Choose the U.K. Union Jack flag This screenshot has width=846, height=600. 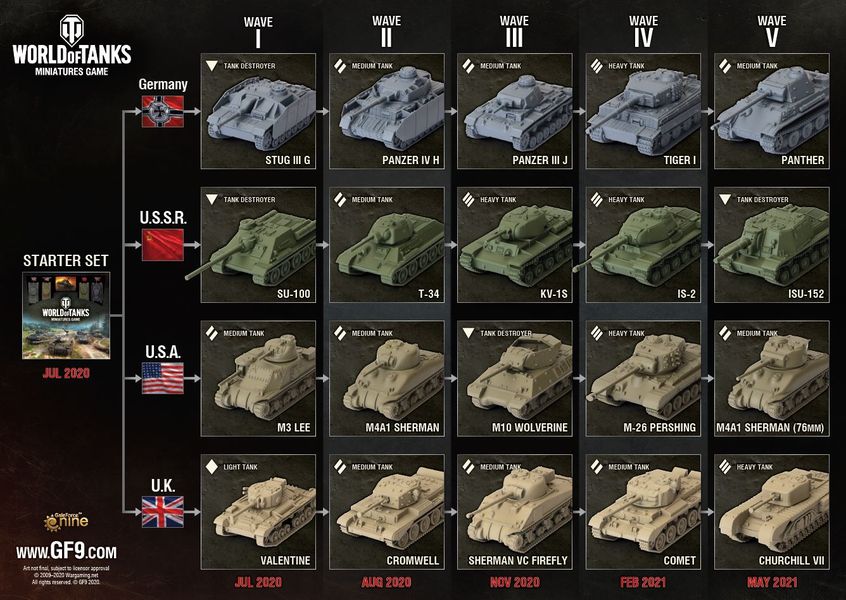(163, 512)
